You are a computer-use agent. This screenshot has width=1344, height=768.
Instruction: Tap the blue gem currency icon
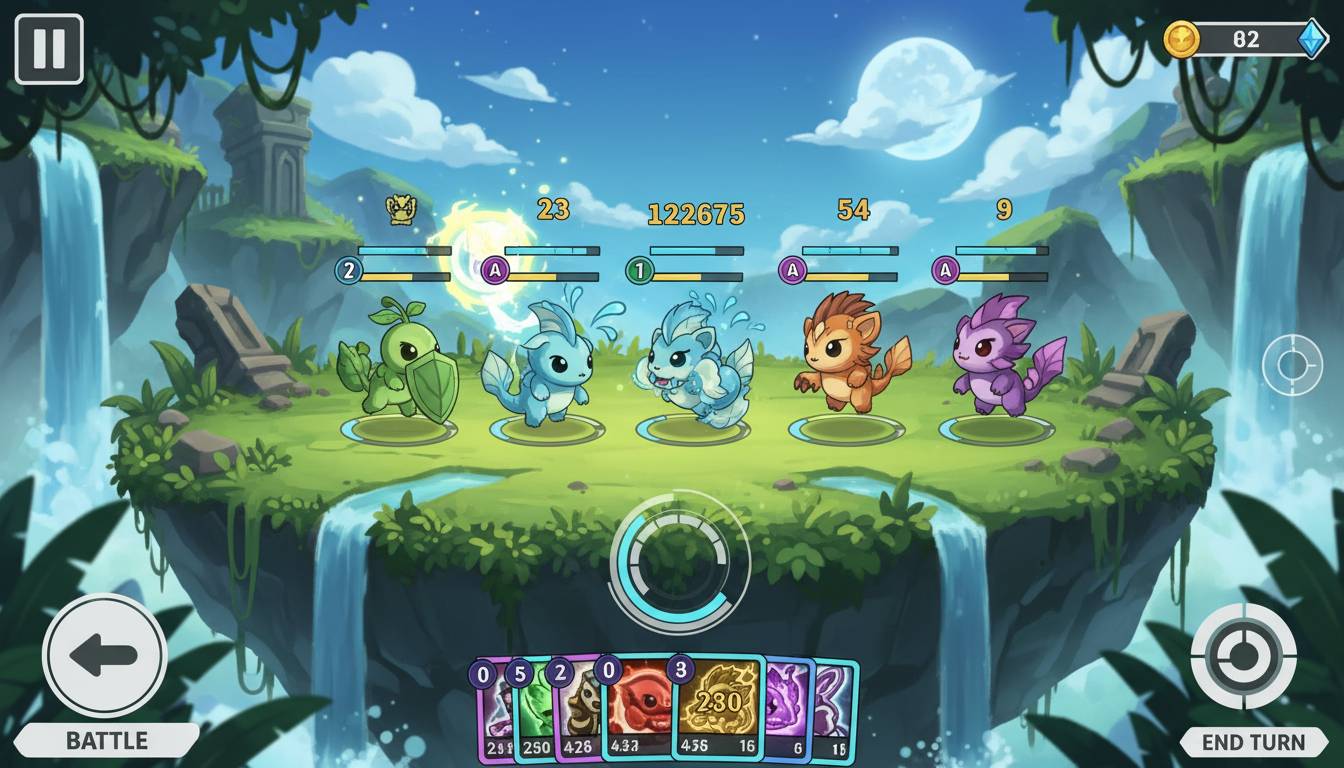(x=1312, y=40)
